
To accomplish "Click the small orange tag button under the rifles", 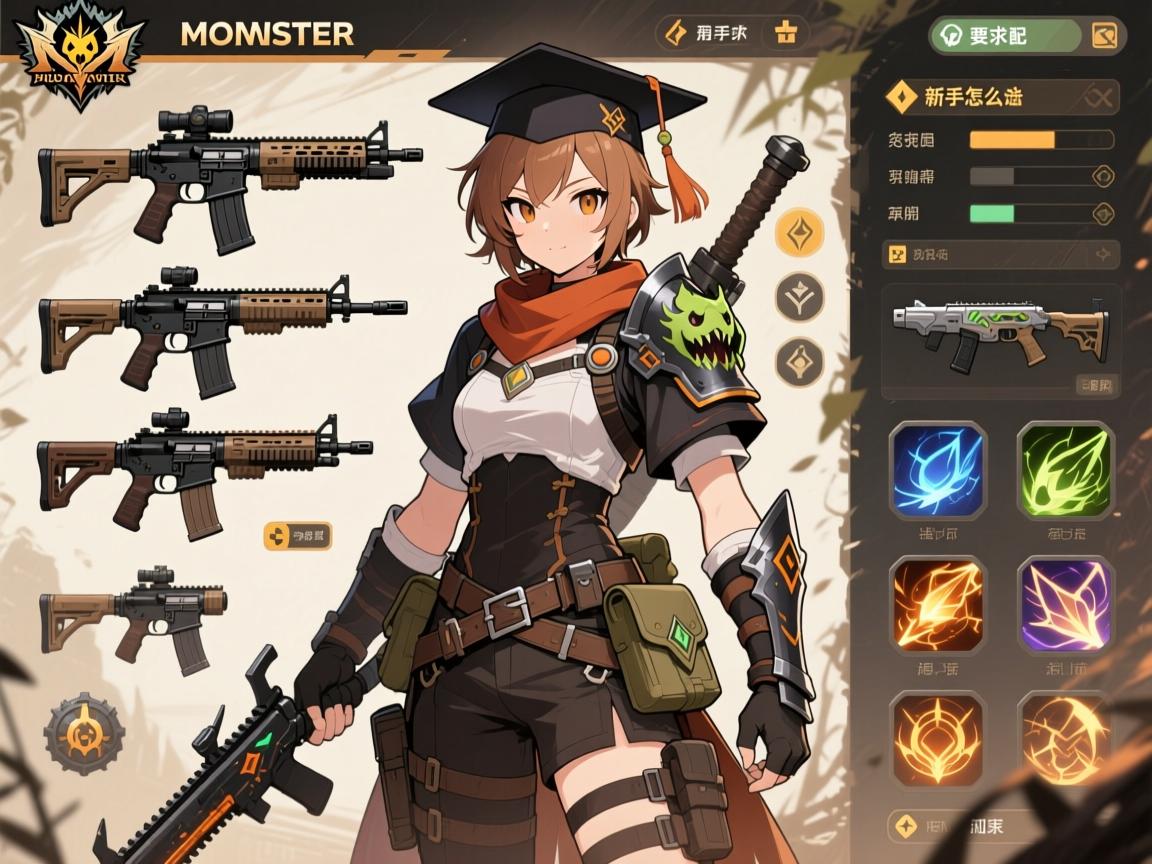I will pyautogui.click(x=297, y=536).
